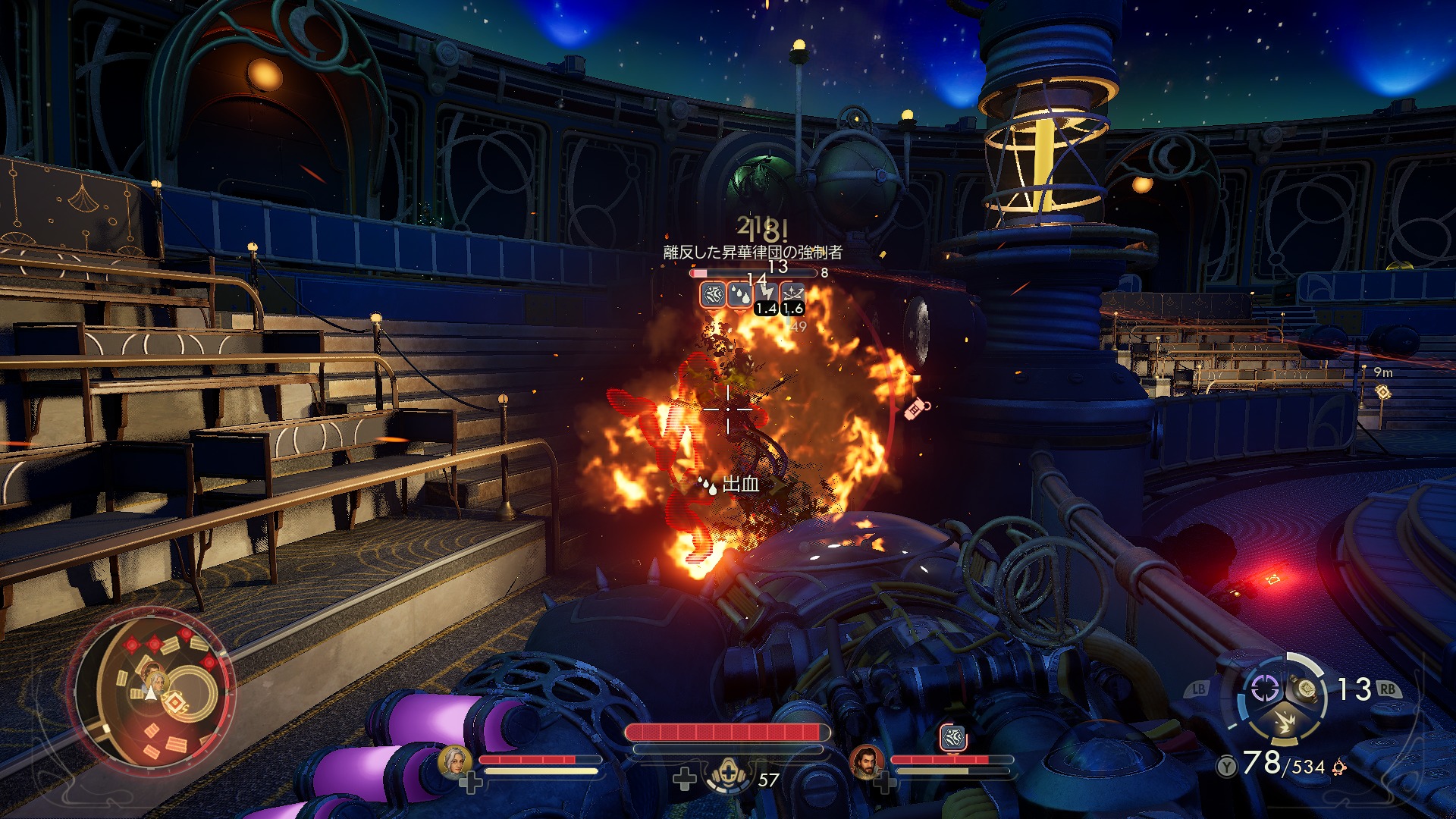Choose the explosion melee slot
Screen dimensions: 1456x819
pos(1286,720)
